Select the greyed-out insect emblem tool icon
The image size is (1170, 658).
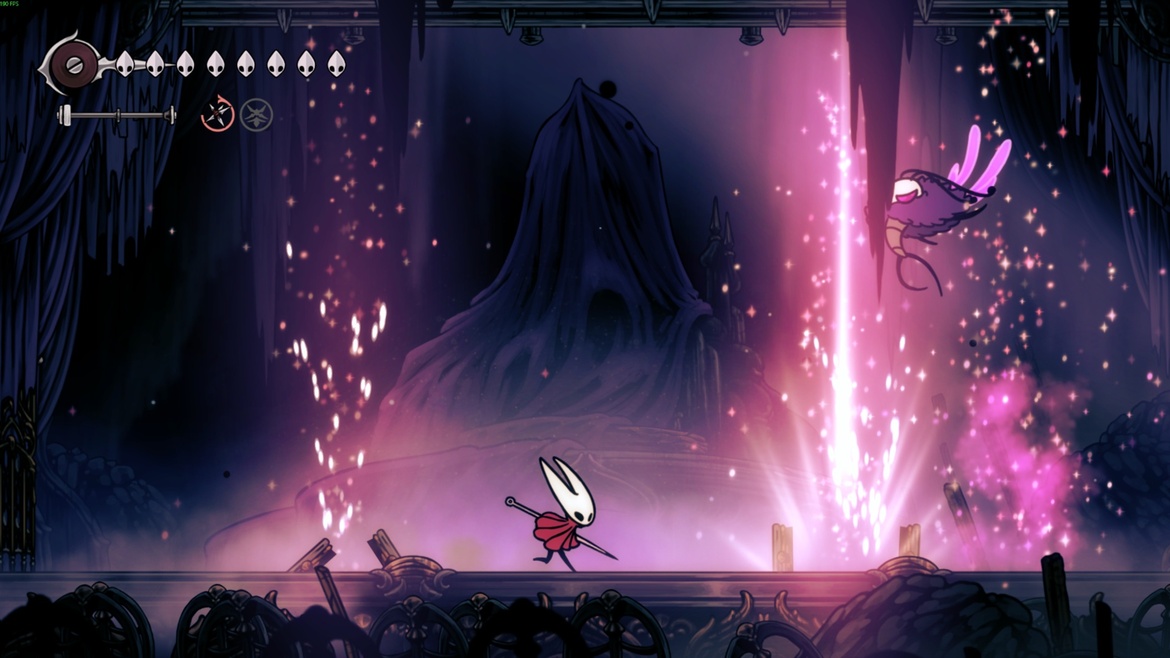coord(256,115)
